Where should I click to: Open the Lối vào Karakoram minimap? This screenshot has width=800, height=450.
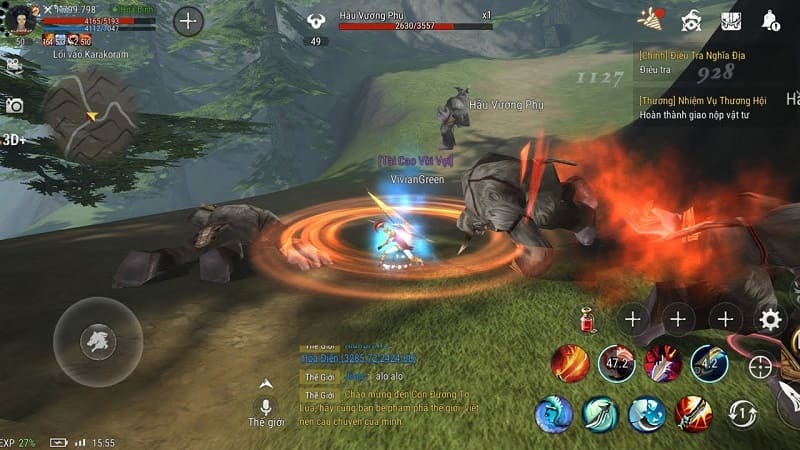[91, 113]
